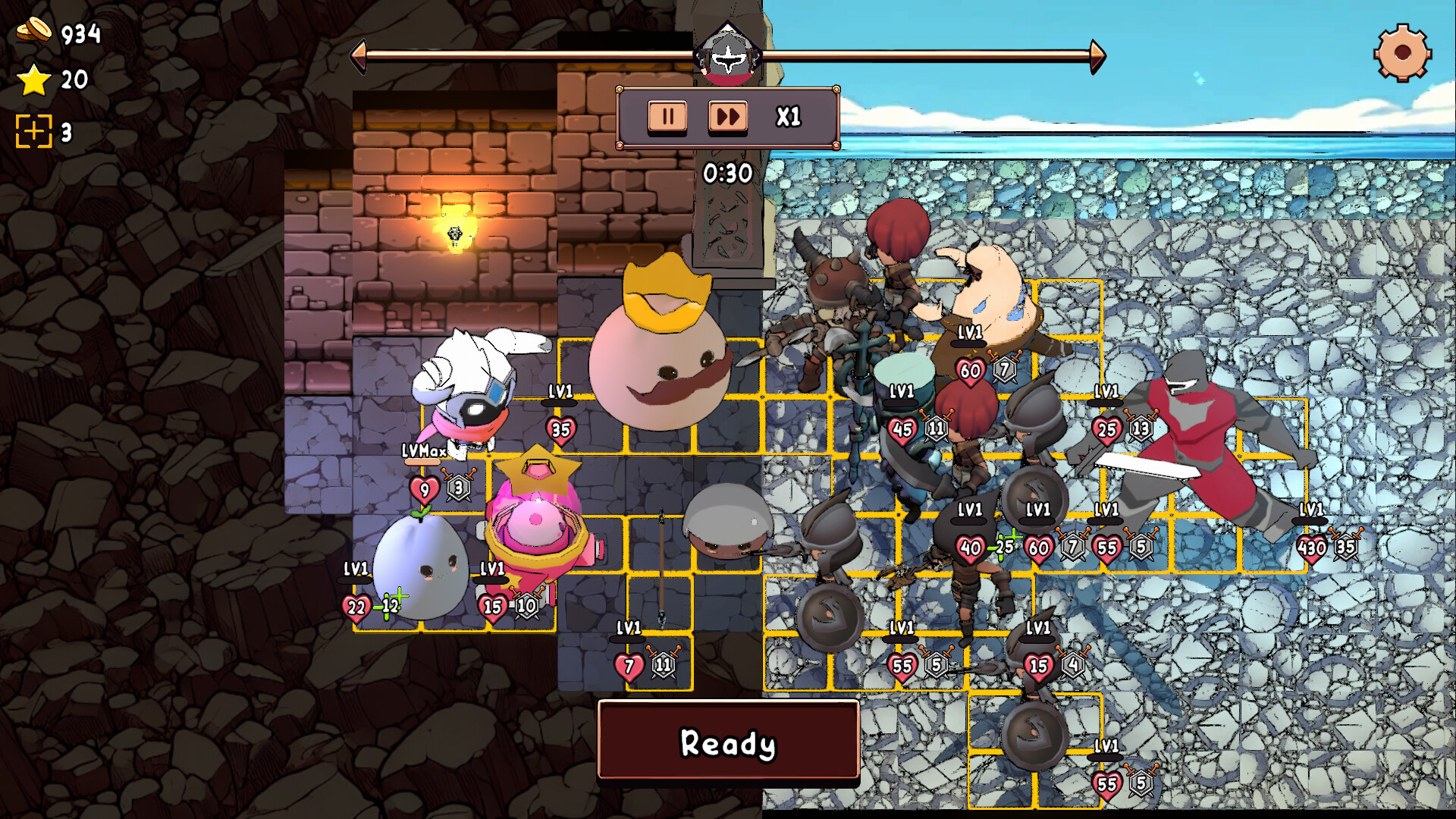Select the pink star-crowned unit
This screenshot has height=819, width=1456.
(x=538, y=523)
